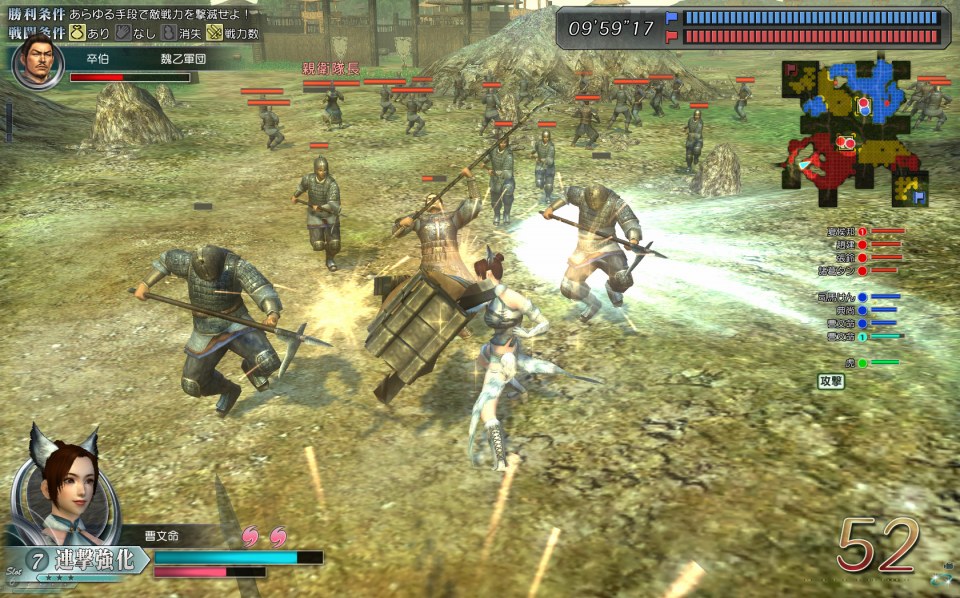Click the glove battle condition icon
The width and height of the screenshot is (960, 598).
124,33
